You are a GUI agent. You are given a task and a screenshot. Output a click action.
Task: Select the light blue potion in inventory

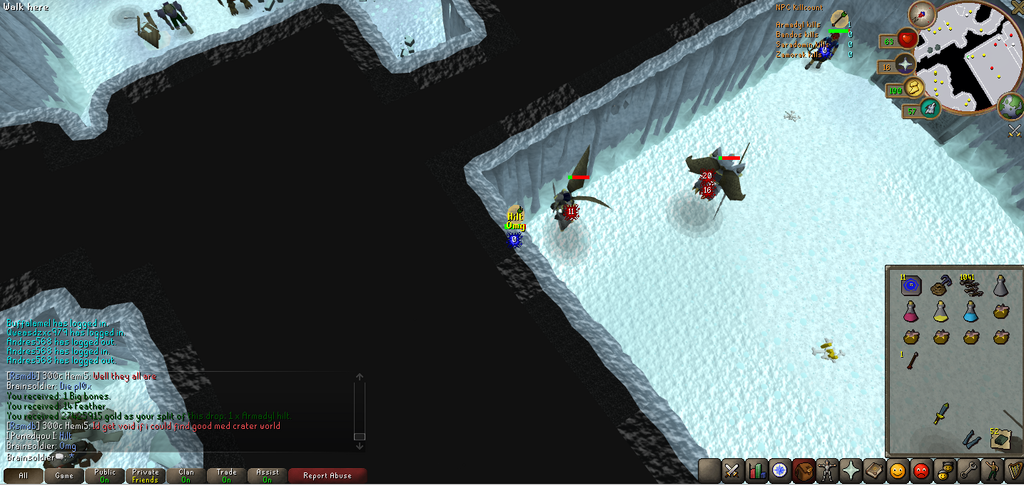coord(970,312)
